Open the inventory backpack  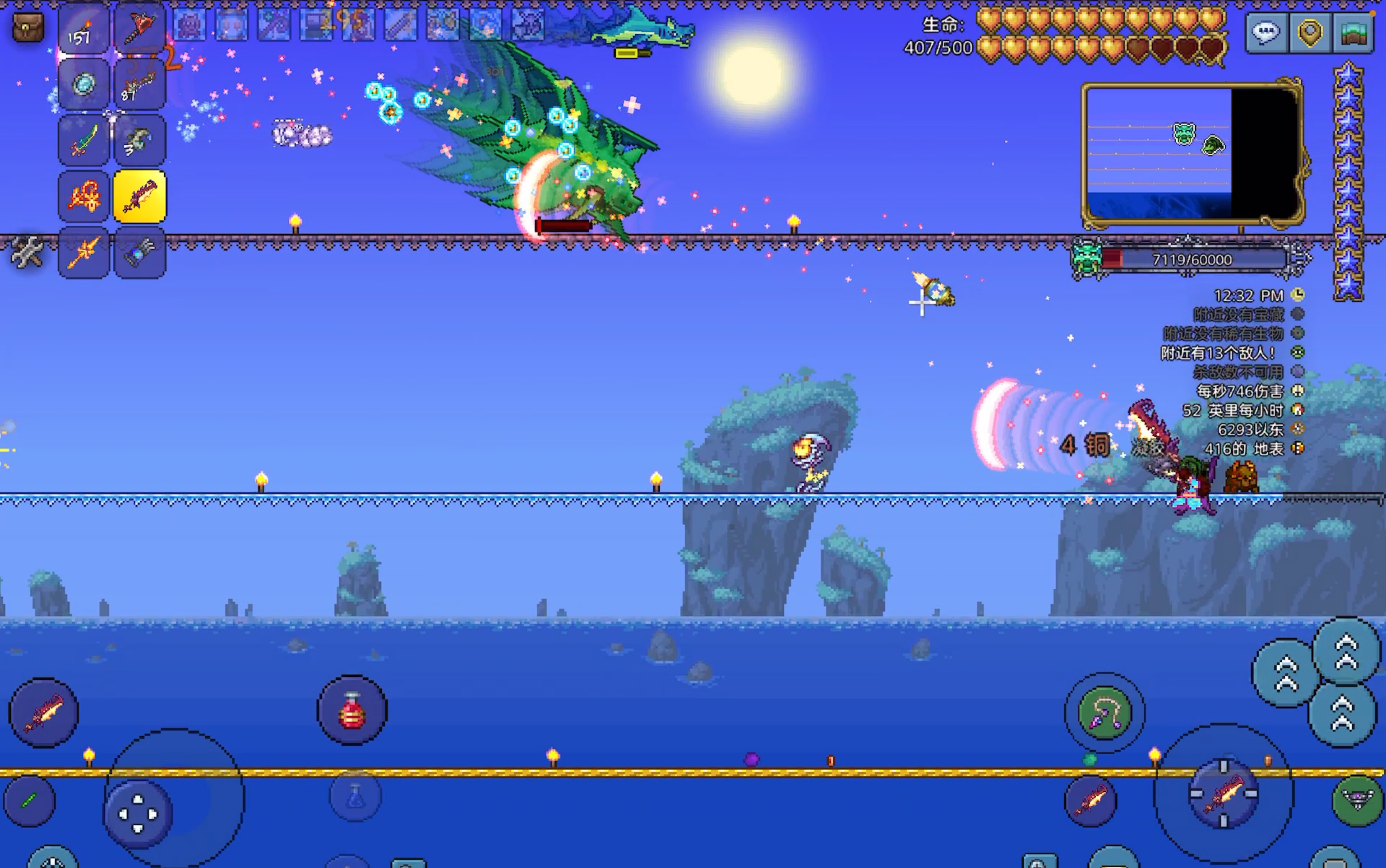click(28, 27)
